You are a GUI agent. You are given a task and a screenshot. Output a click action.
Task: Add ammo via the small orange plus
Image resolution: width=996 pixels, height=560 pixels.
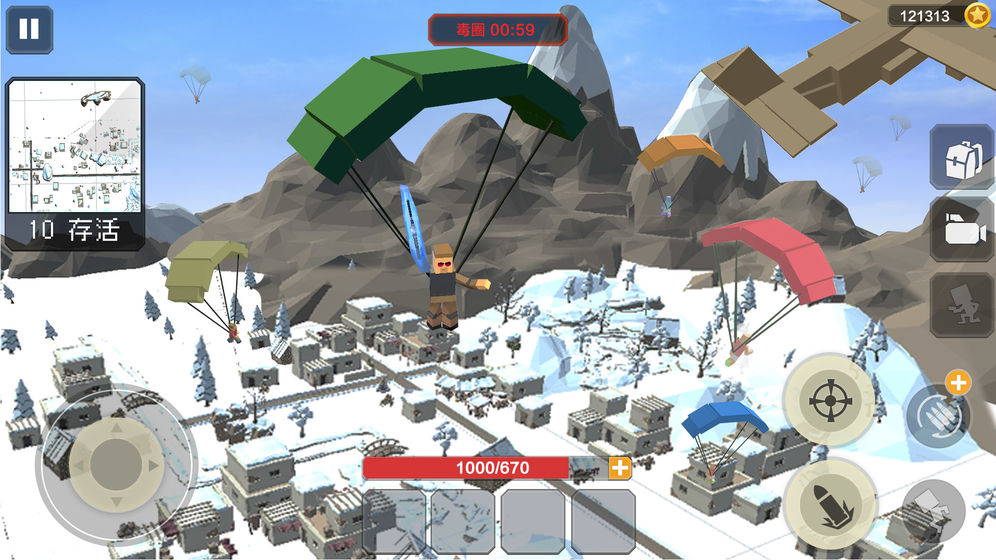pos(957,382)
